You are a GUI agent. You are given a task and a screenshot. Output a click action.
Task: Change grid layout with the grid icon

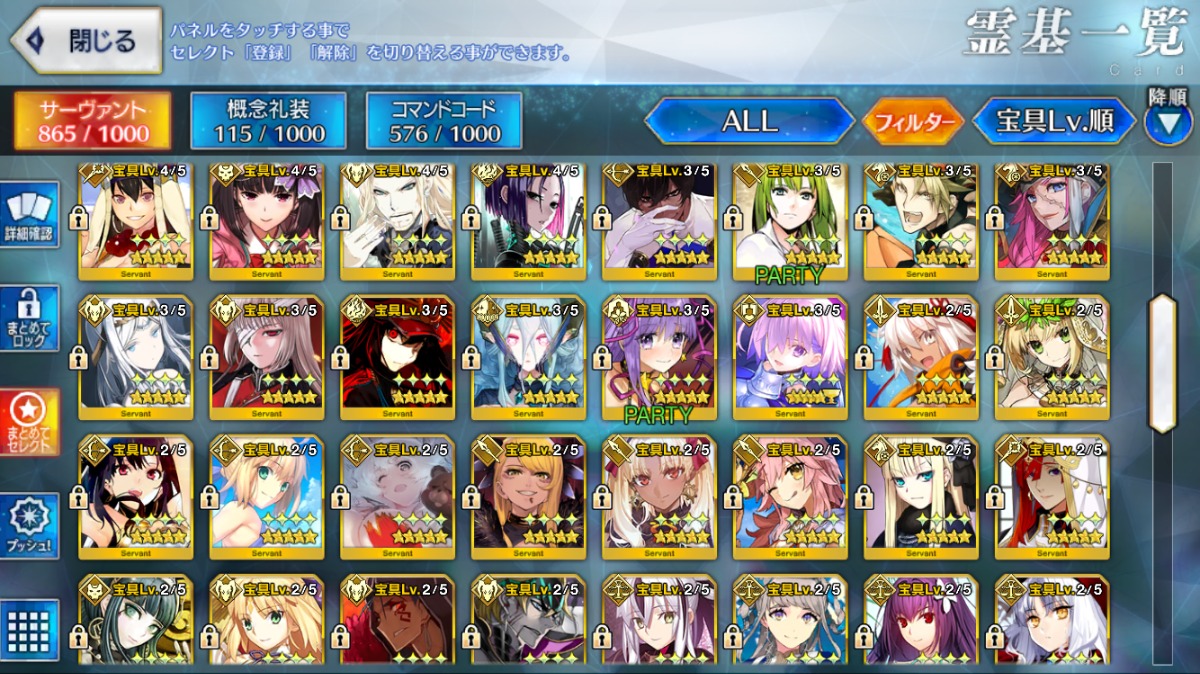[30, 630]
